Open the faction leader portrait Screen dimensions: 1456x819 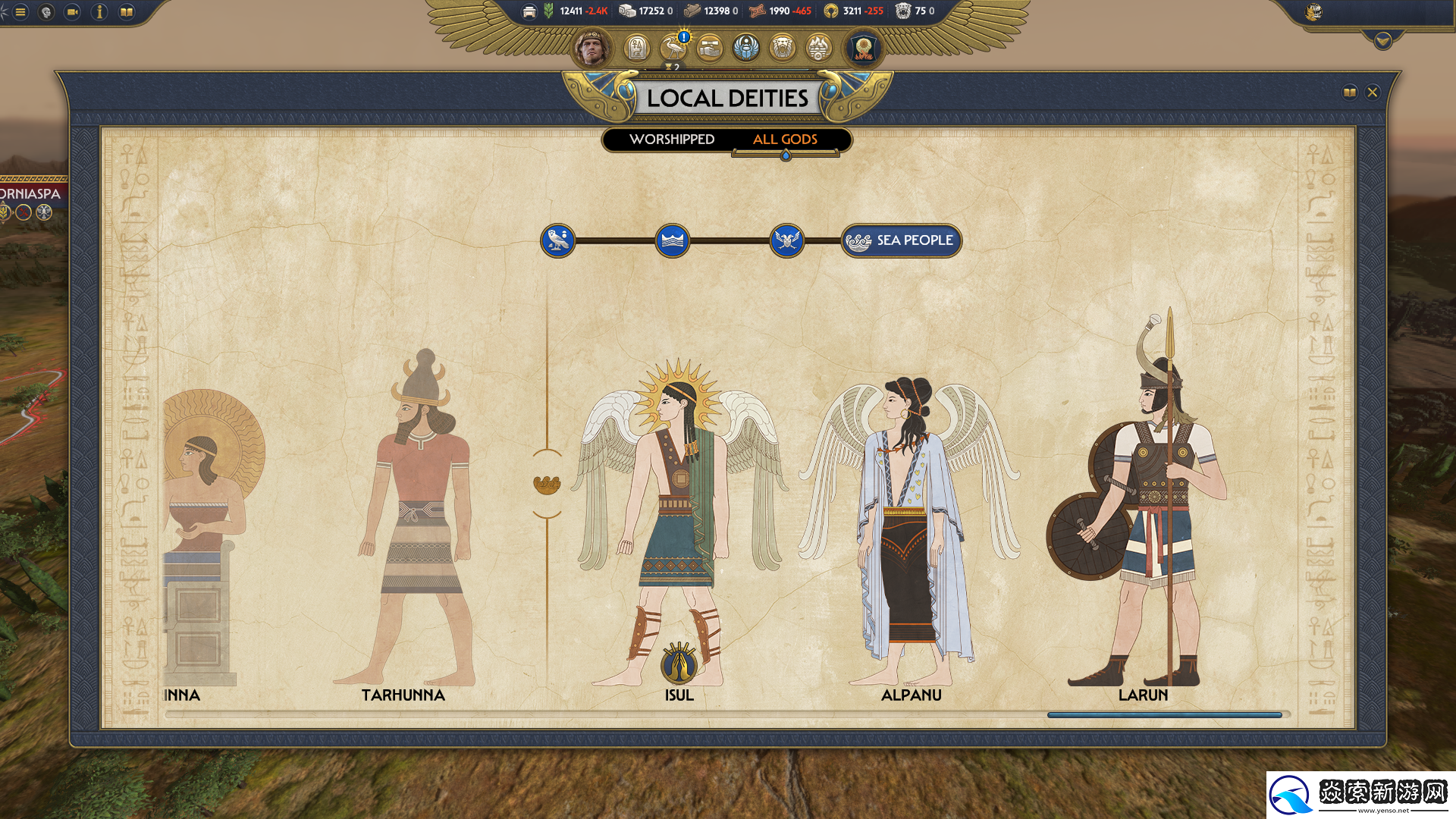(591, 49)
